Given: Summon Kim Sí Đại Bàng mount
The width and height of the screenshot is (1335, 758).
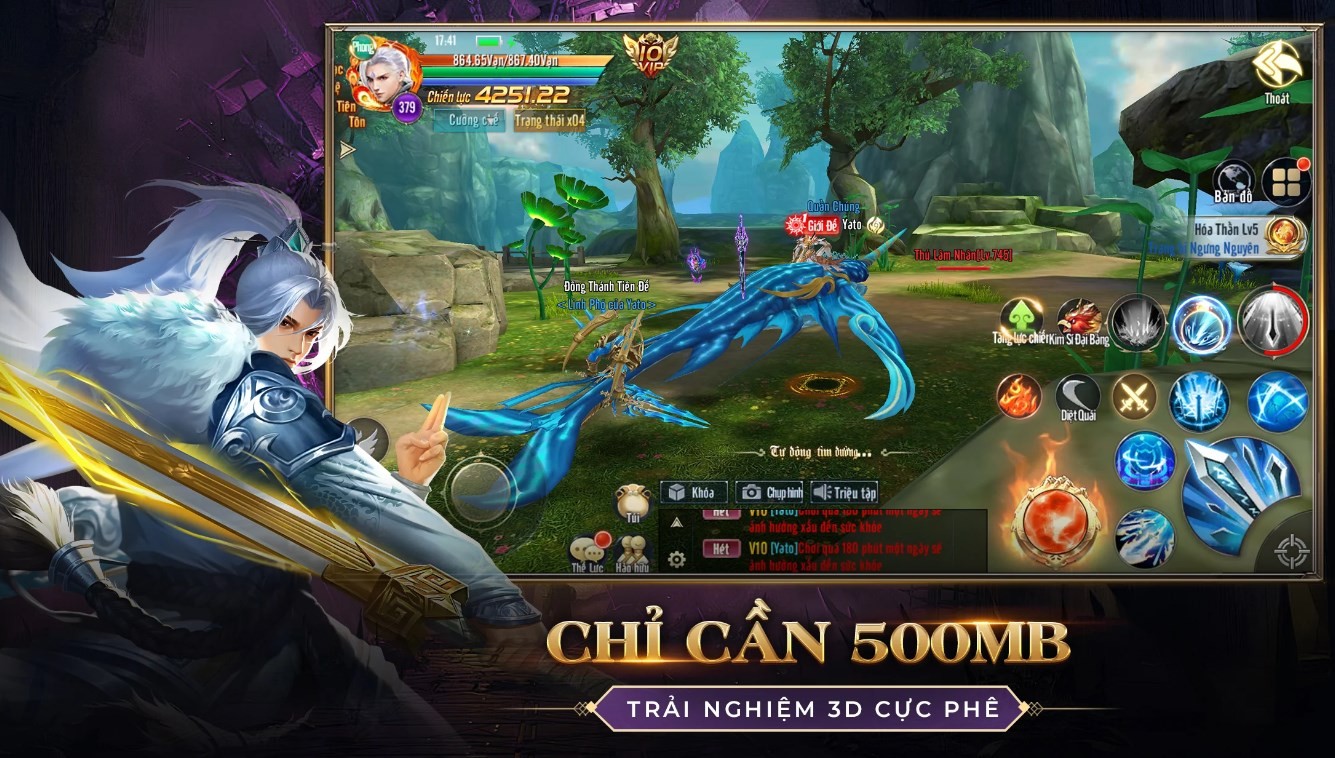Looking at the screenshot, I should click(x=1079, y=320).
